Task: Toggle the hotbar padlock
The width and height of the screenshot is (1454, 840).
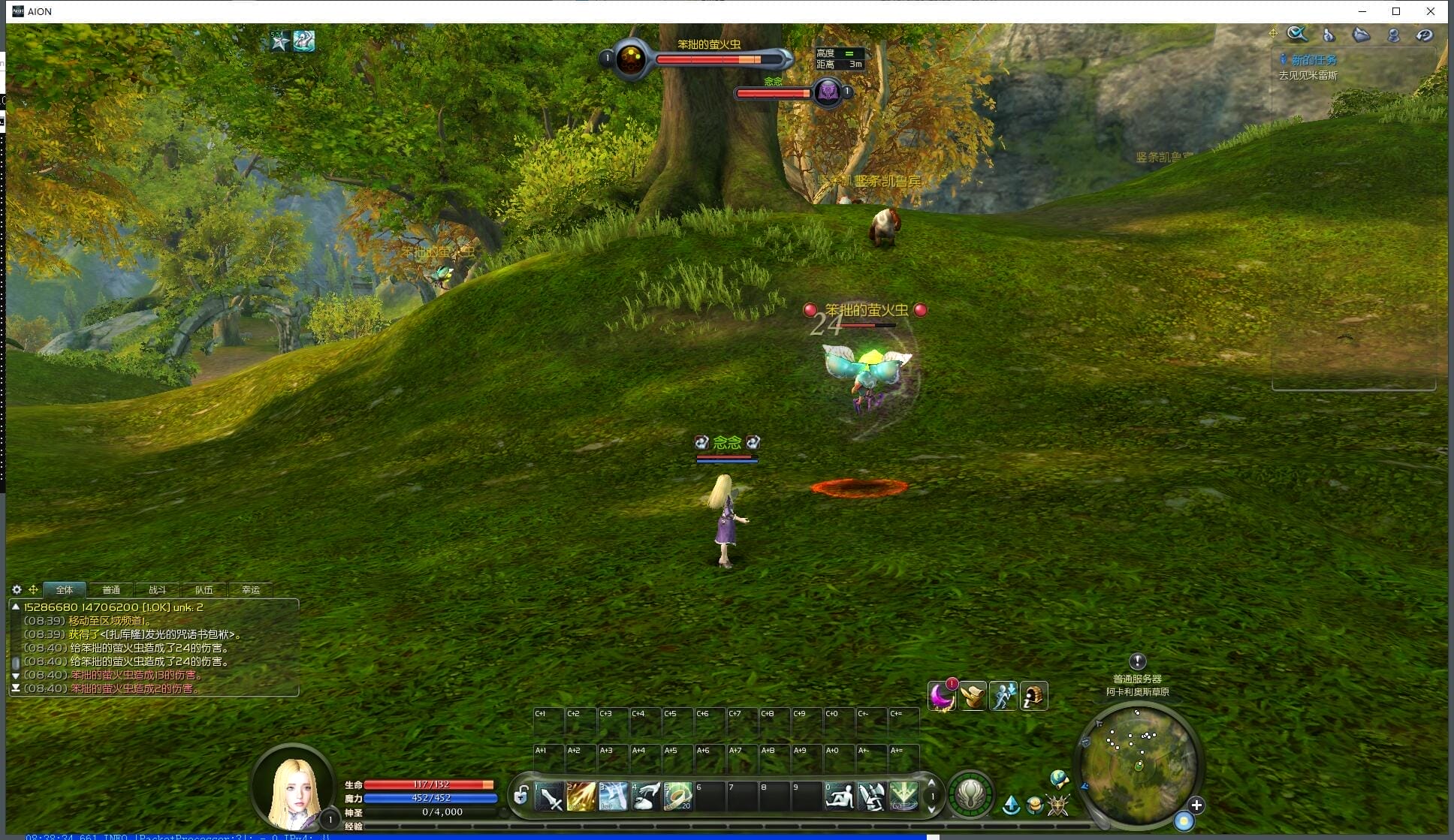Action: click(x=520, y=795)
